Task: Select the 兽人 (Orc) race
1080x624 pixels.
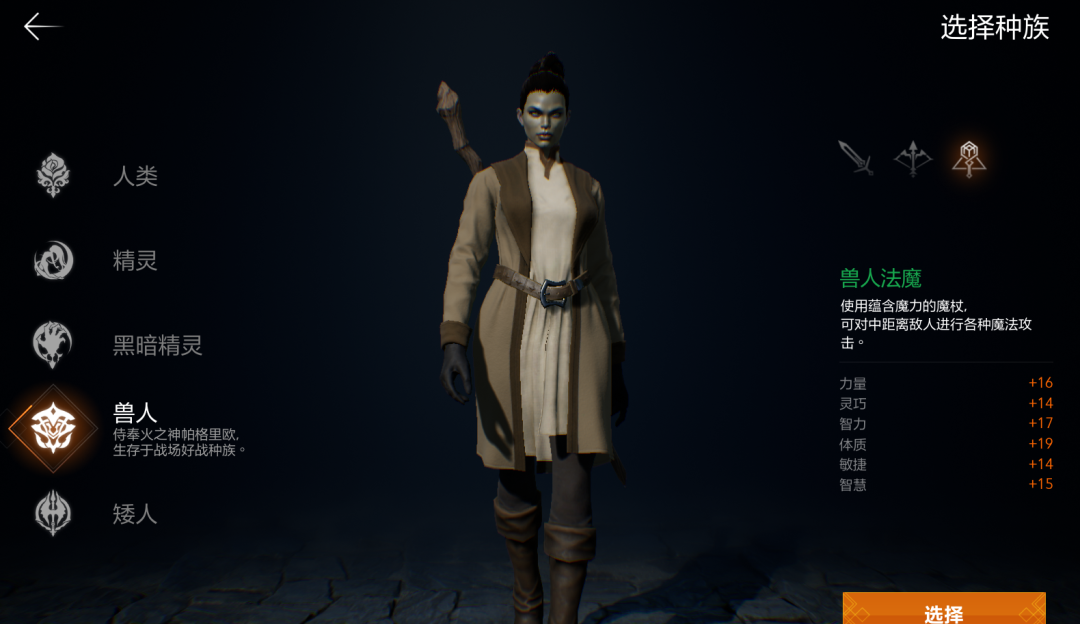Action: pyautogui.click(x=54, y=428)
